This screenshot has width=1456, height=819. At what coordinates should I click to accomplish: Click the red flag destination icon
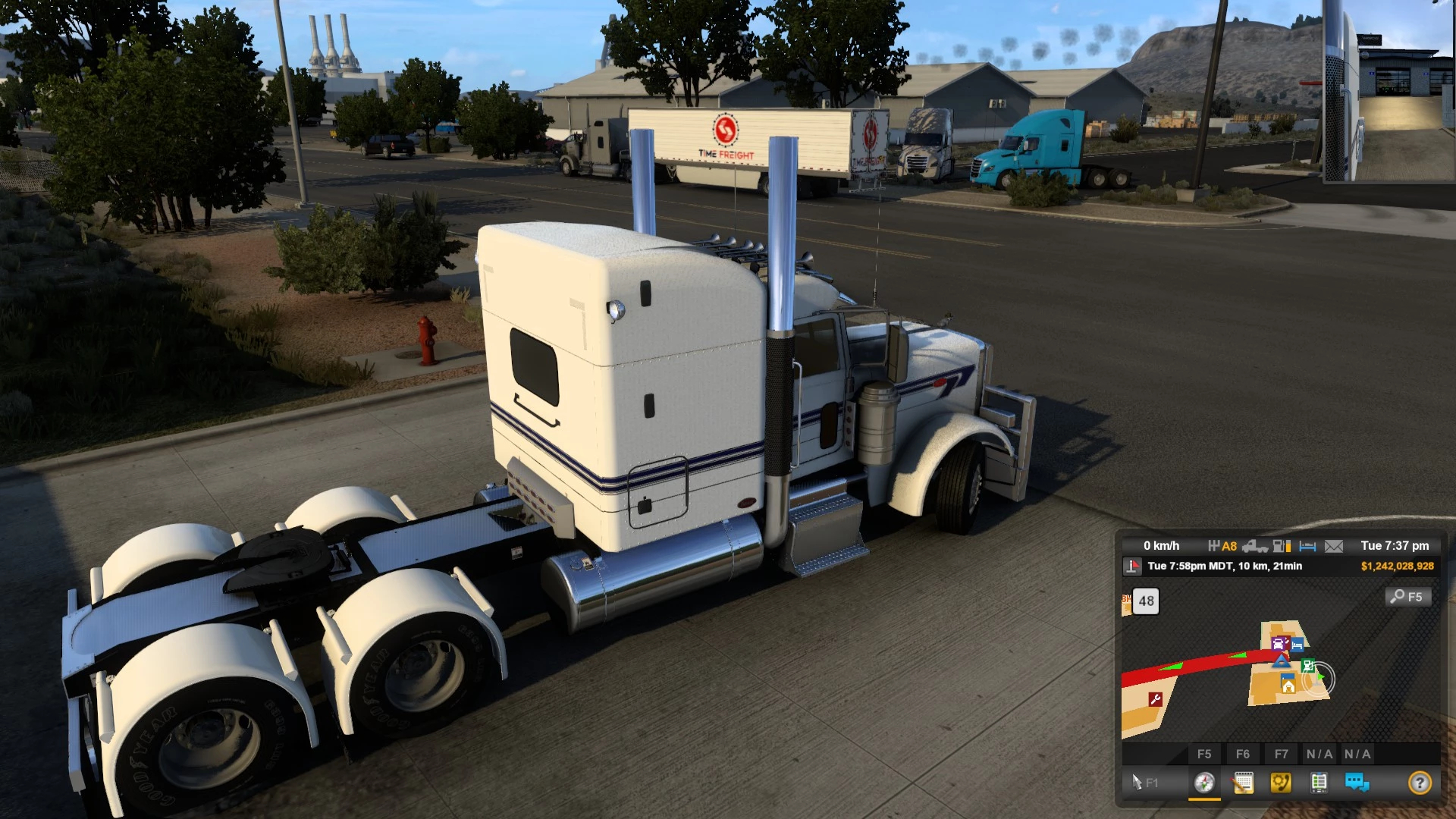[1133, 566]
